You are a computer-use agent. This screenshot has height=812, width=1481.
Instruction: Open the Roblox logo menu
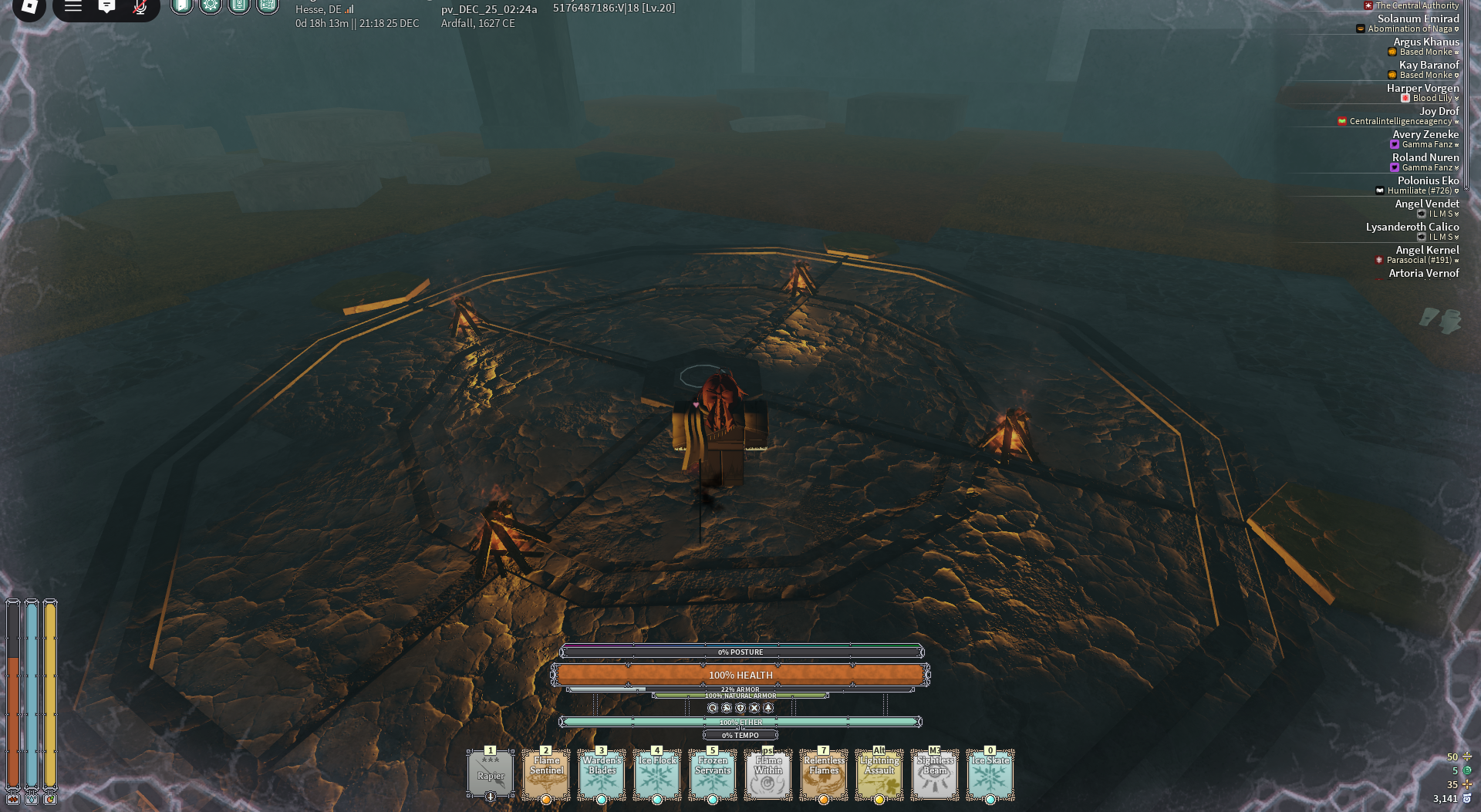pyautogui.click(x=29, y=7)
